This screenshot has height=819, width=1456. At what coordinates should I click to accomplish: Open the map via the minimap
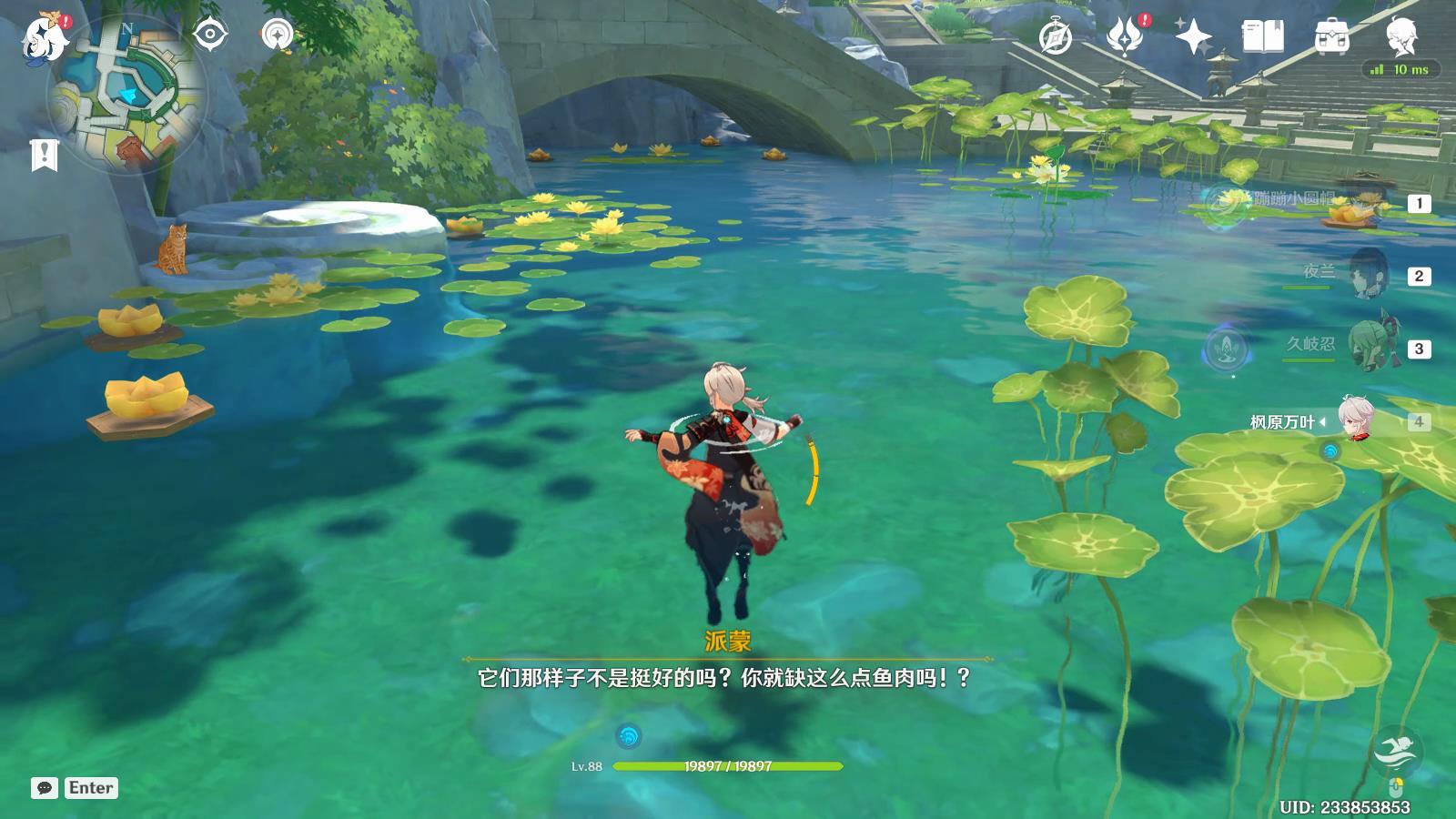[127, 93]
